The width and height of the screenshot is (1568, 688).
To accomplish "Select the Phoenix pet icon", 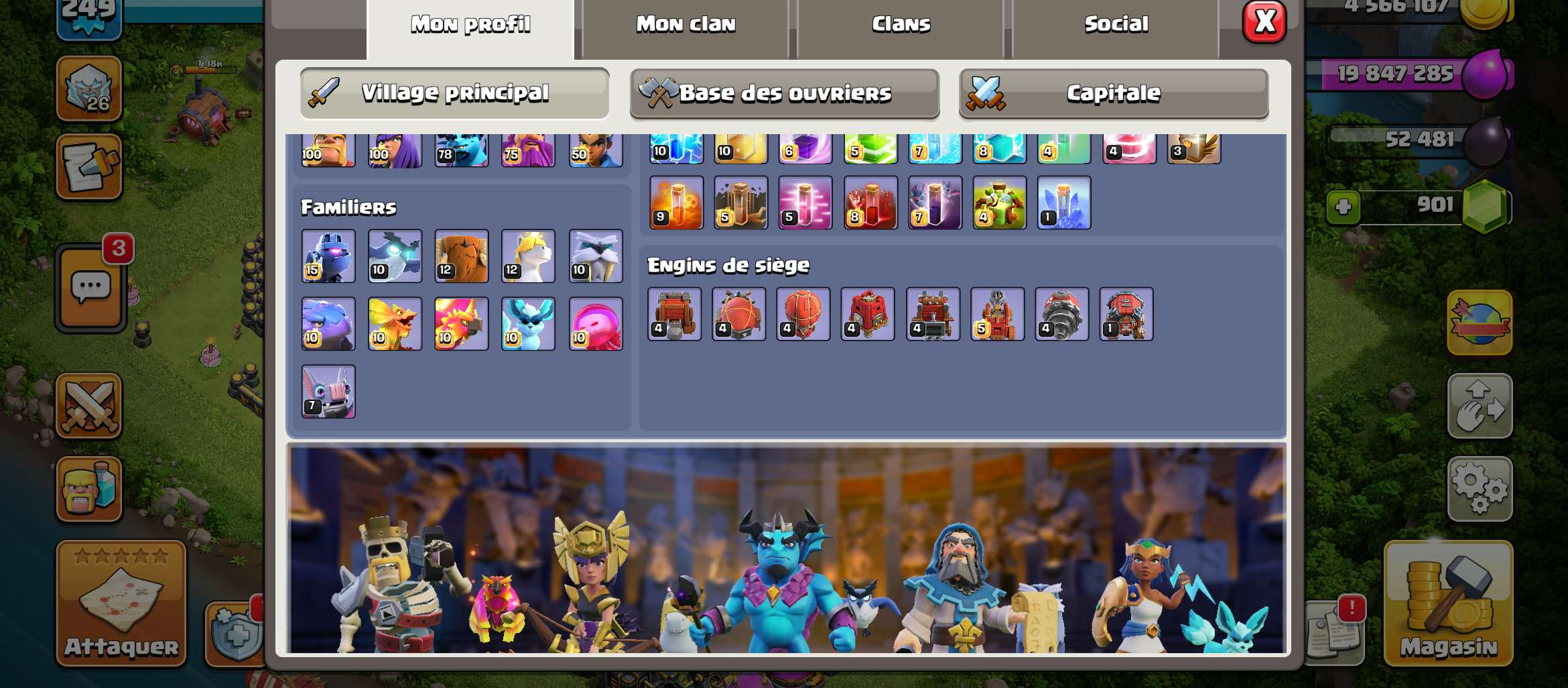I will point(462,324).
